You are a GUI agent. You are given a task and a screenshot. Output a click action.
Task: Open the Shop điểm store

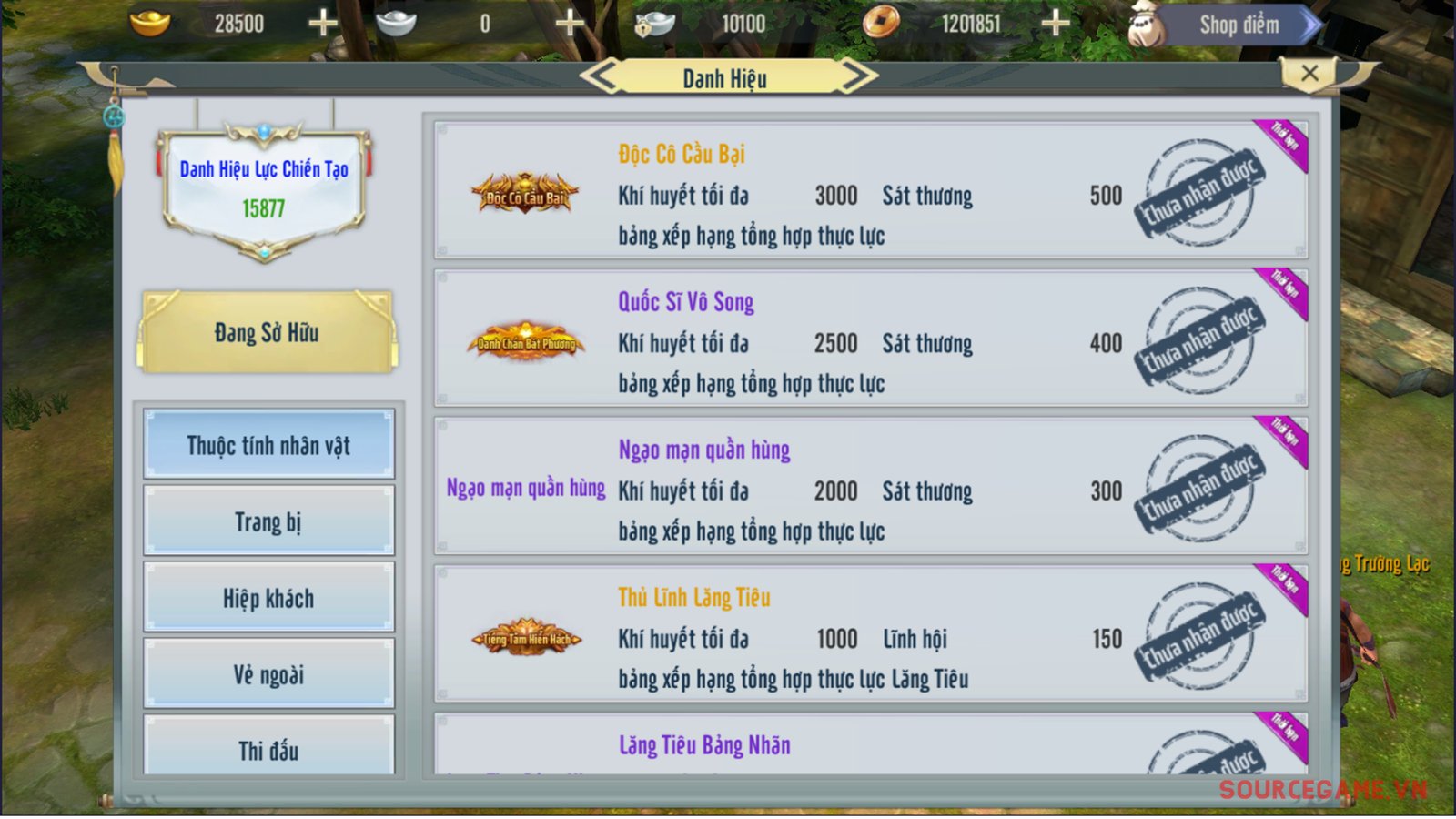(1238, 25)
